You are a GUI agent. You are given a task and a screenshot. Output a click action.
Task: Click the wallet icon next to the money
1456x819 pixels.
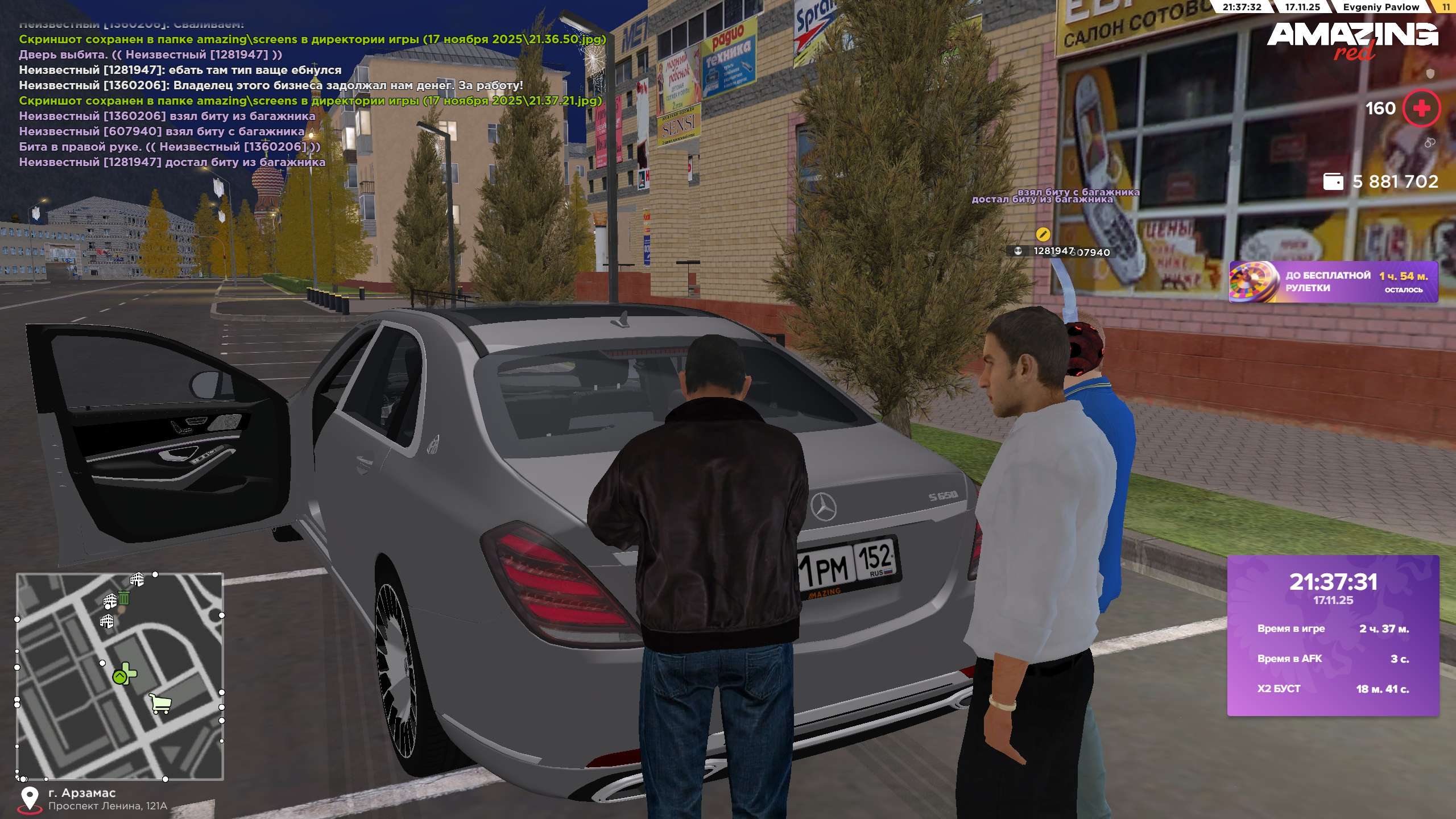tap(1333, 182)
